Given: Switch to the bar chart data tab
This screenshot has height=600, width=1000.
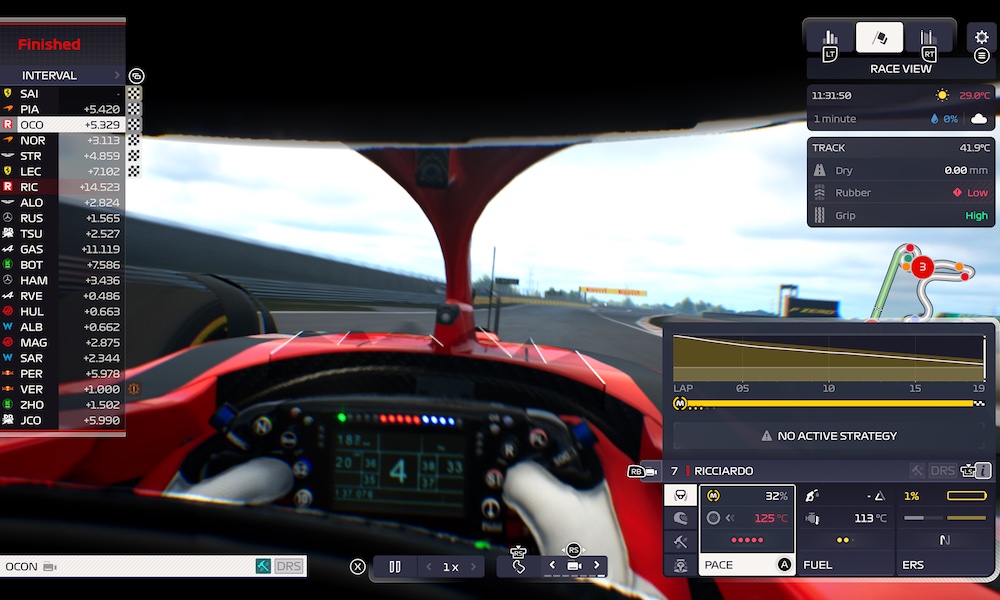Looking at the screenshot, I should (831, 38).
